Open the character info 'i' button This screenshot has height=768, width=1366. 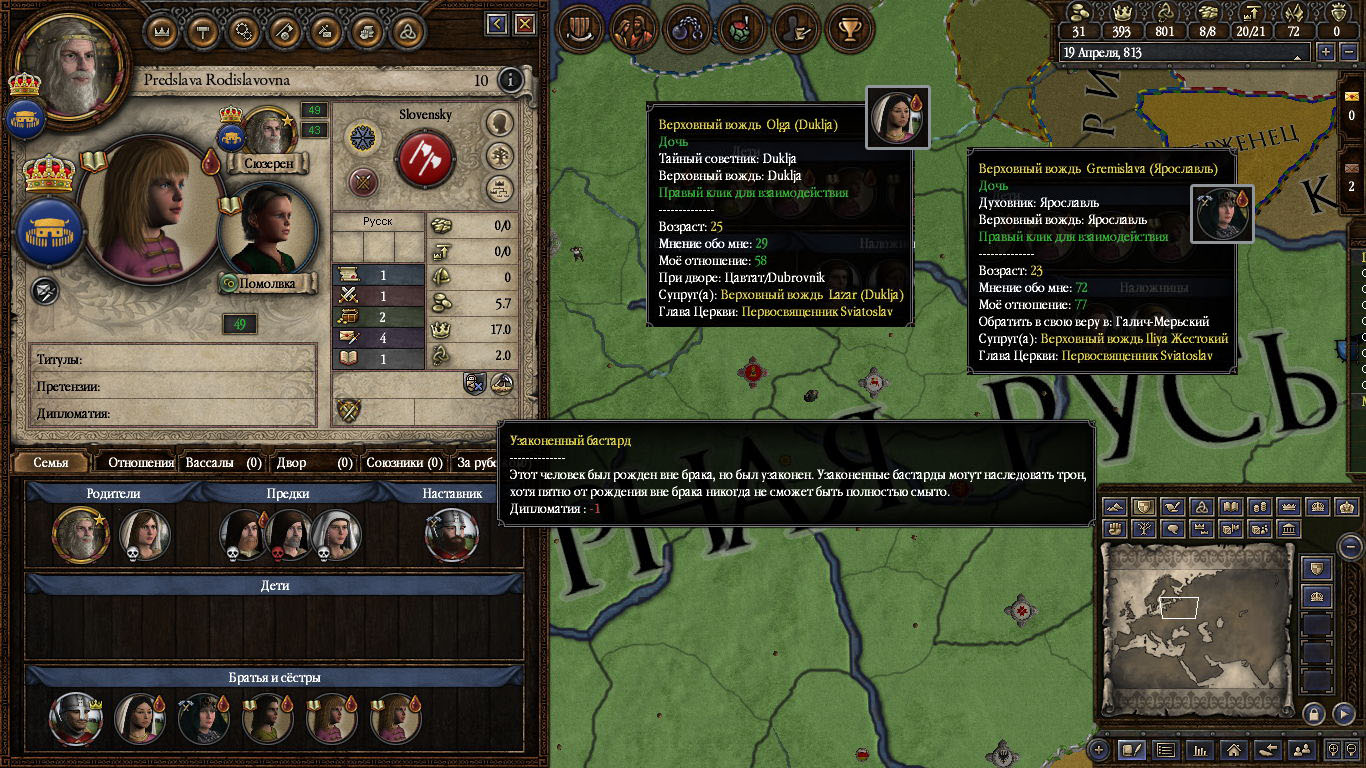click(x=510, y=80)
